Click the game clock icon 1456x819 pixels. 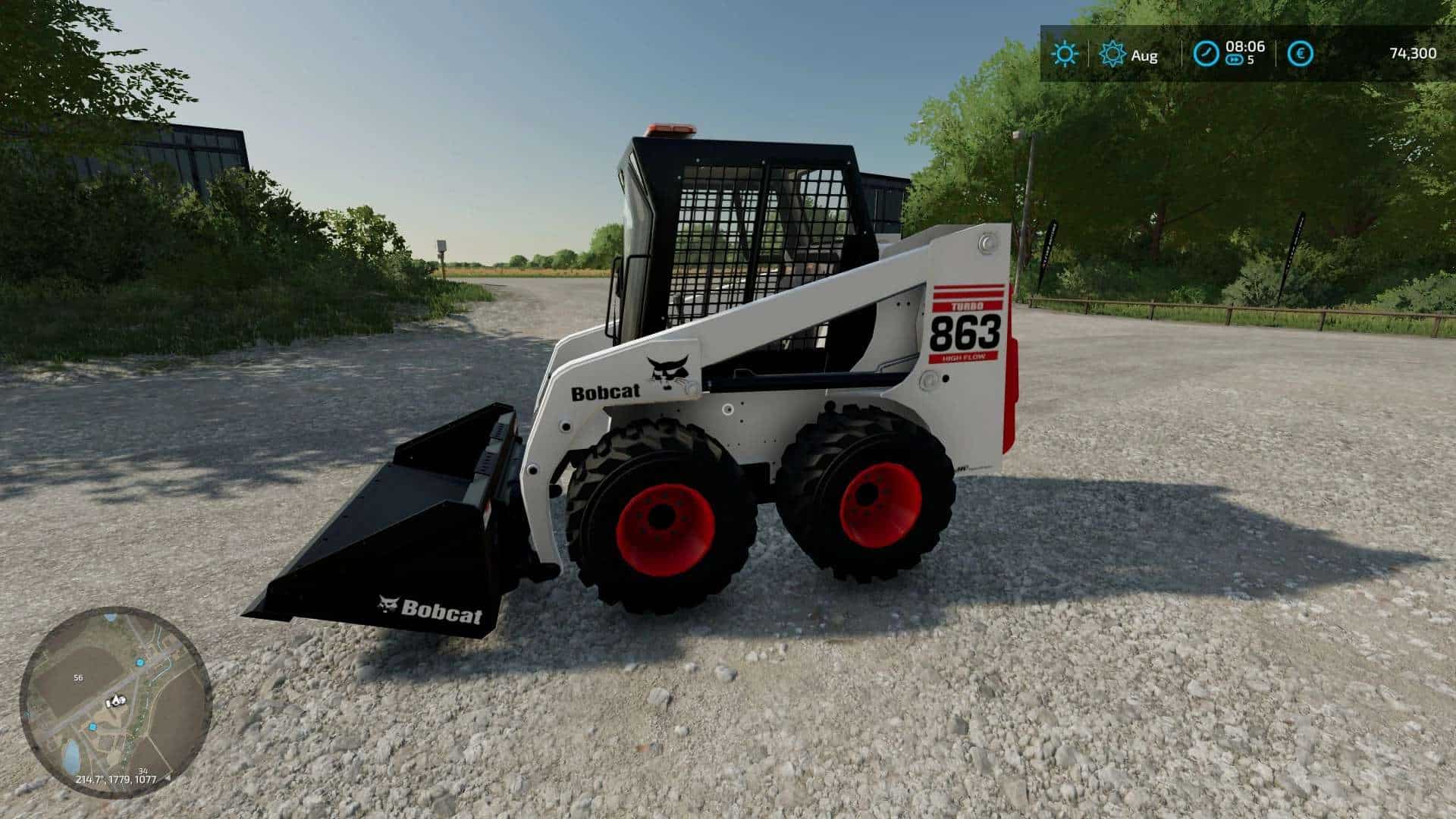[1206, 54]
